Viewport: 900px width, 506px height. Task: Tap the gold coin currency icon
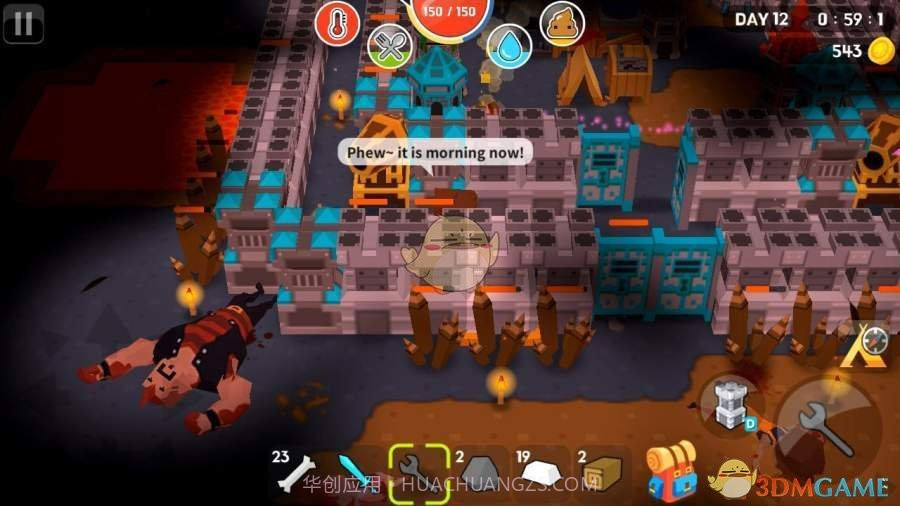click(881, 51)
